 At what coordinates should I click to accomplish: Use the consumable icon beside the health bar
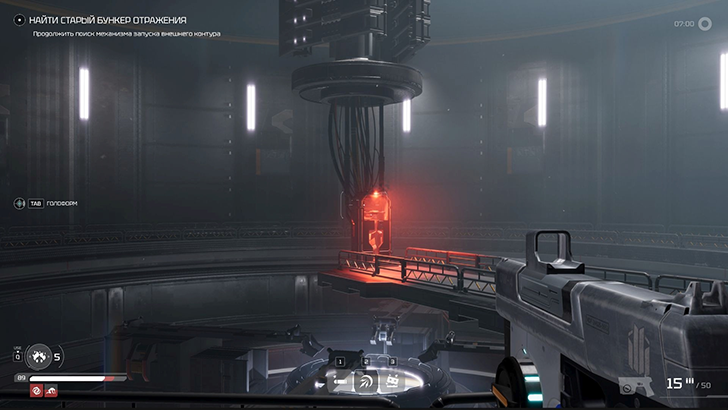click(x=38, y=355)
